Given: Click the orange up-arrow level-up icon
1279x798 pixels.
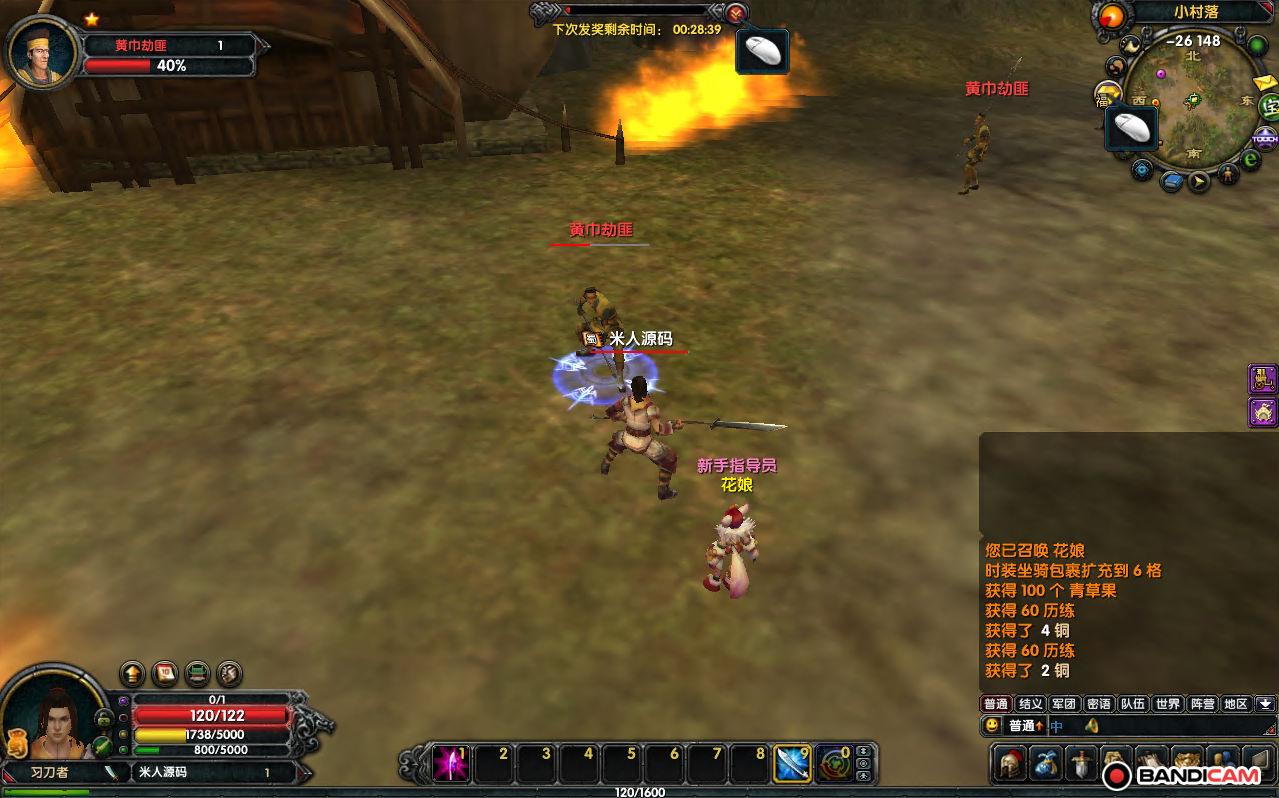Looking at the screenshot, I should coord(132,673).
